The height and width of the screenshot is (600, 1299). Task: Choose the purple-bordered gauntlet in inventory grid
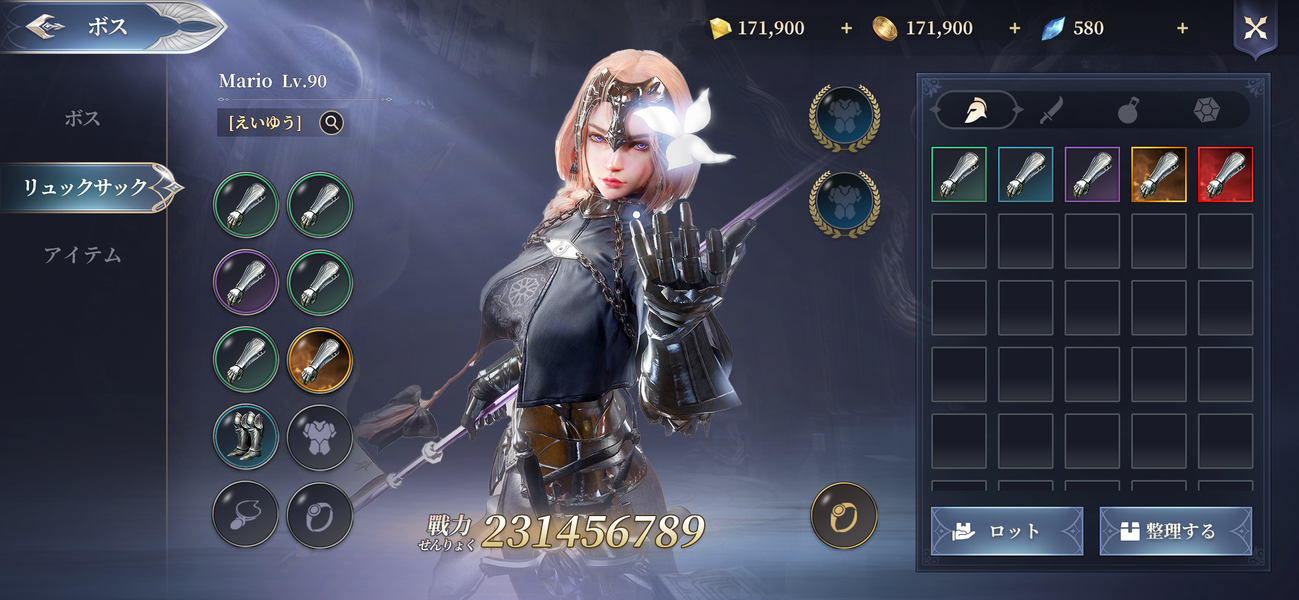point(1092,175)
